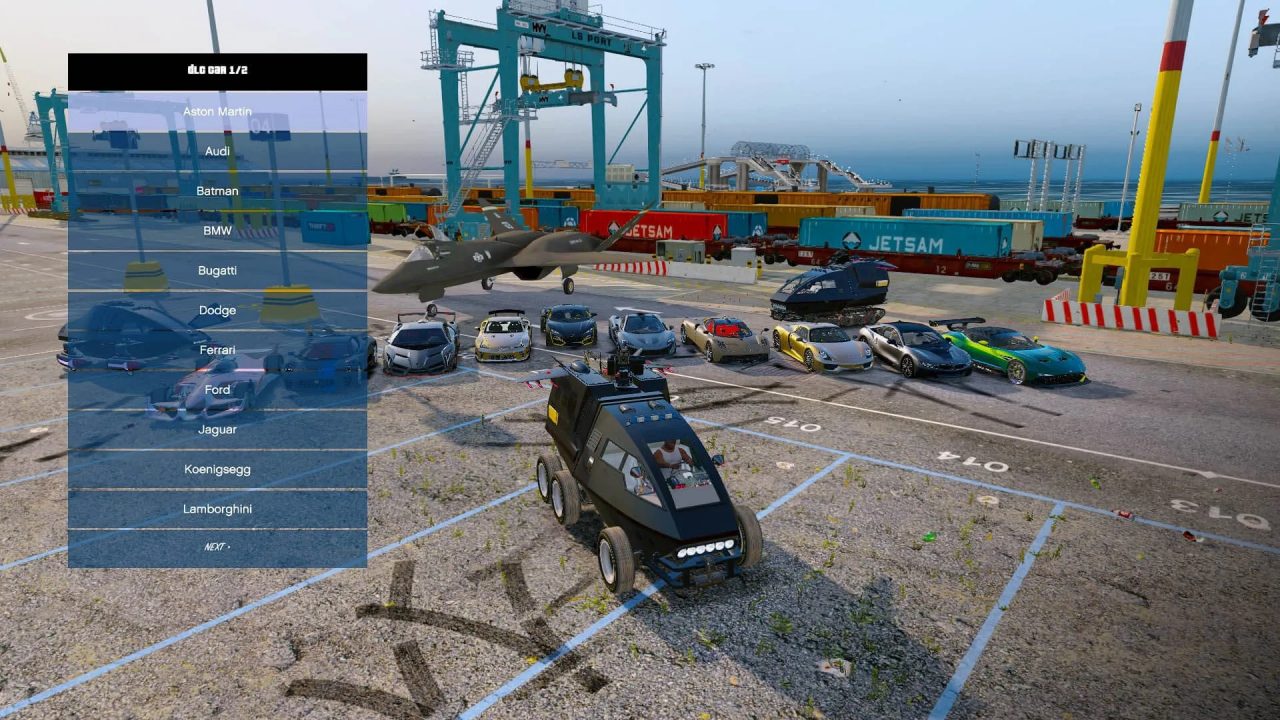Click NEXT to view page 2

(x=216, y=546)
